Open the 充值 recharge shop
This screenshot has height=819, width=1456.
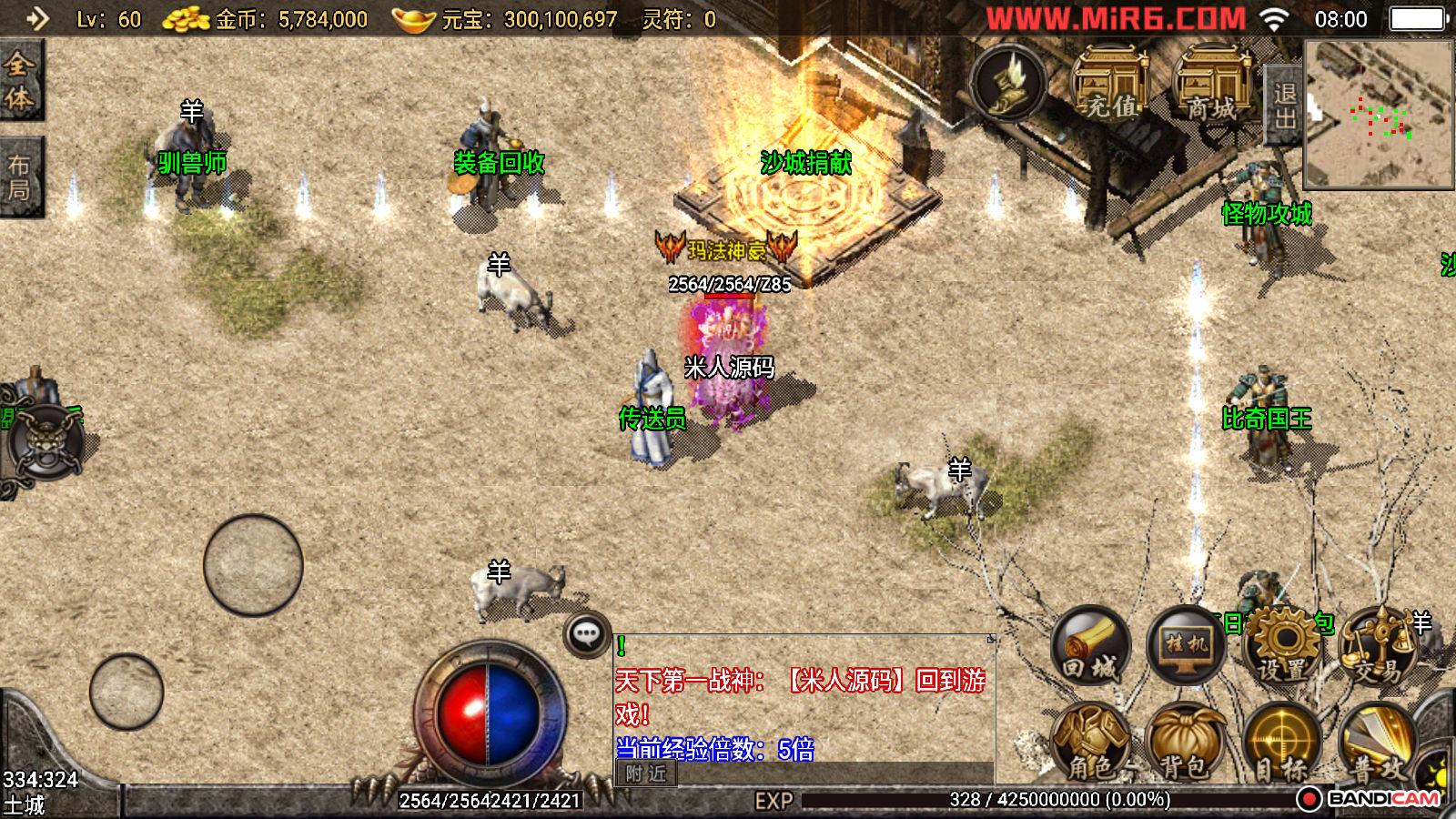coord(1111,84)
